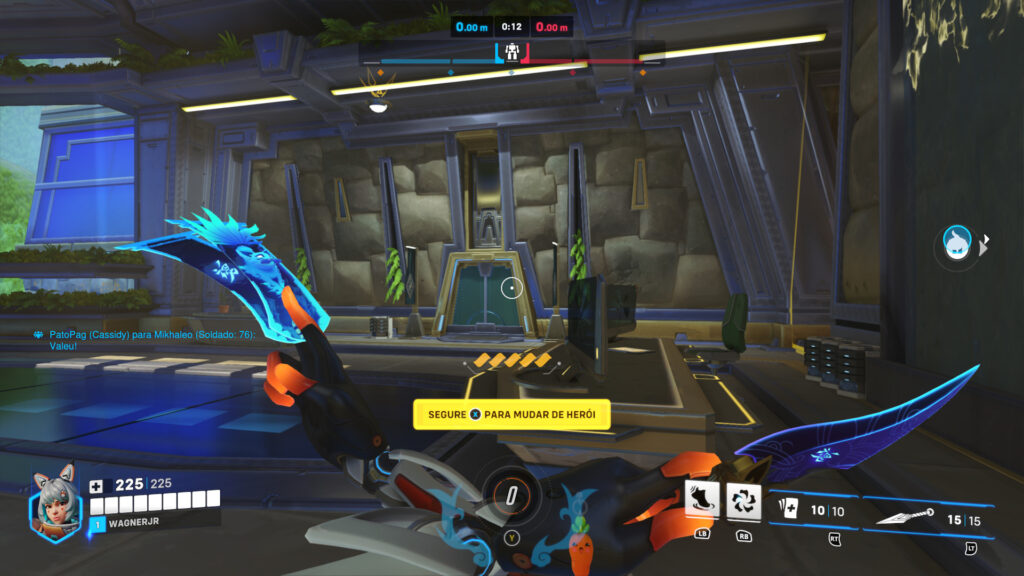Screen dimensions: 1024x576
Task: Click the robot objective icon
Action: point(511,51)
